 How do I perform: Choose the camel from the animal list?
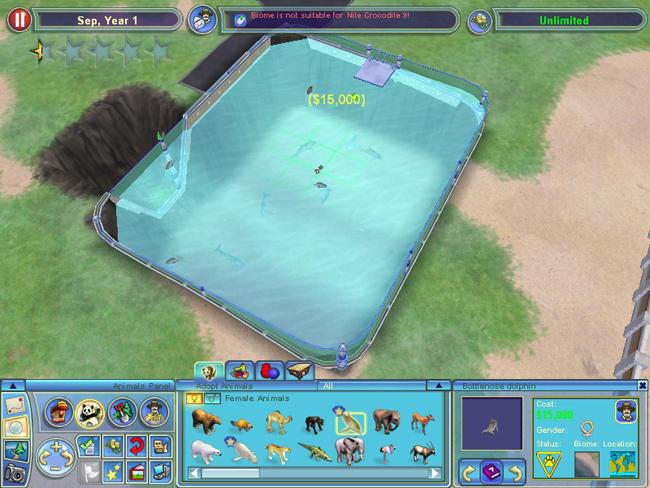[277, 420]
